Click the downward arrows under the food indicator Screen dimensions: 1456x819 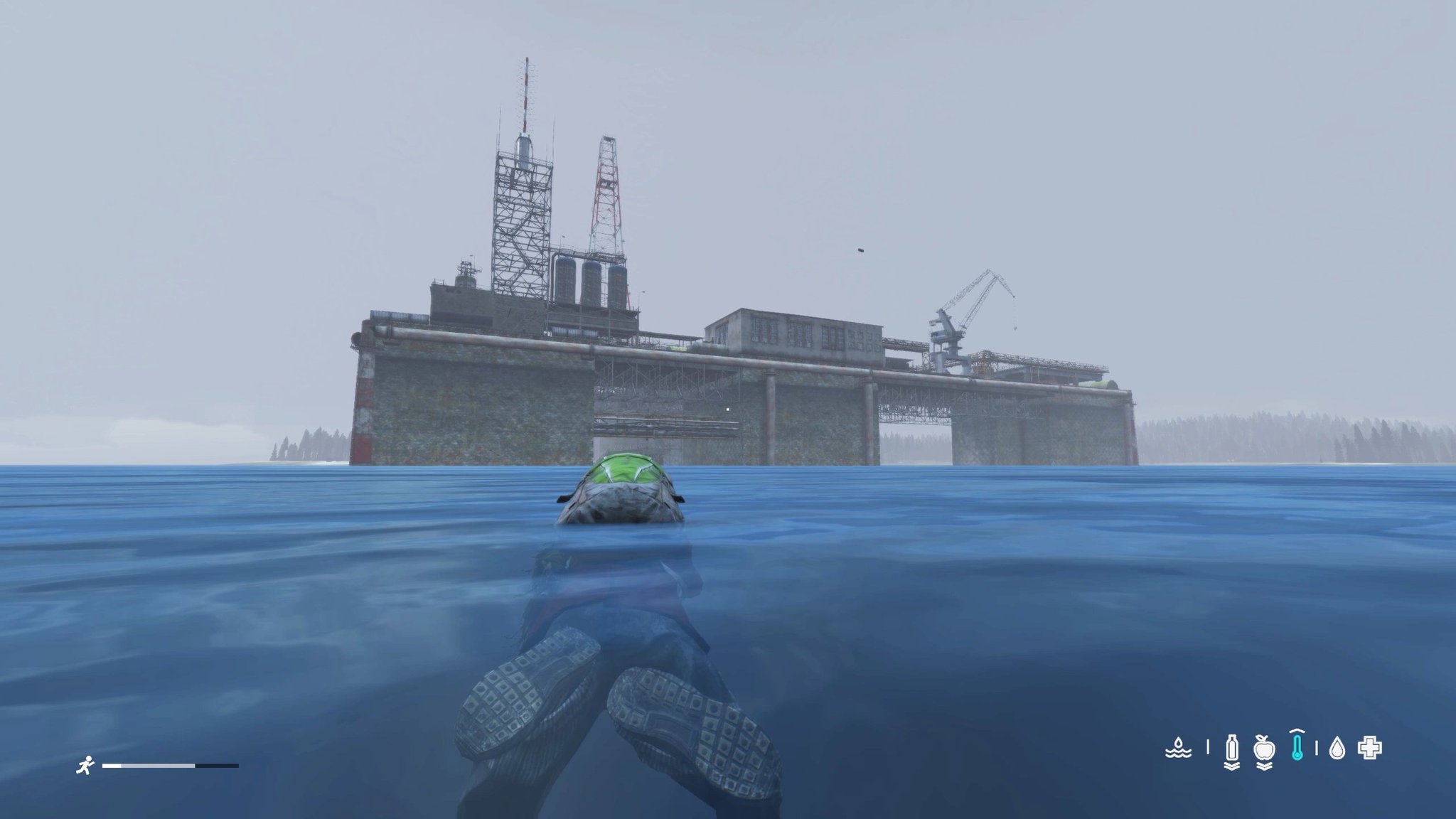click(x=1265, y=766)
